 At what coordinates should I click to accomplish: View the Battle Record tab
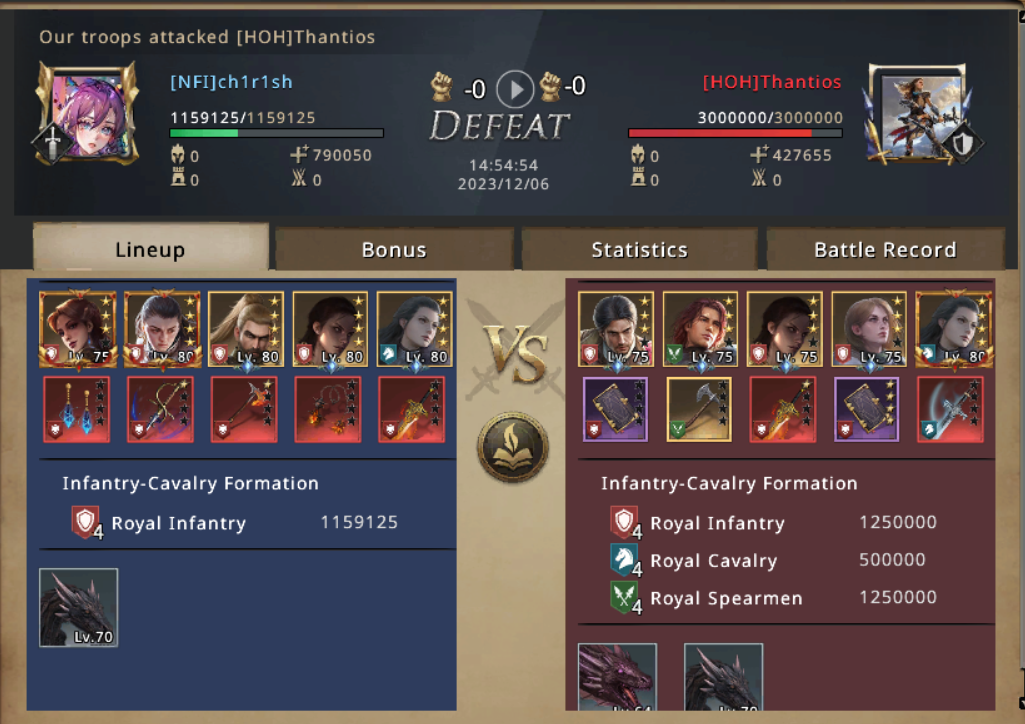click(885, 249)
